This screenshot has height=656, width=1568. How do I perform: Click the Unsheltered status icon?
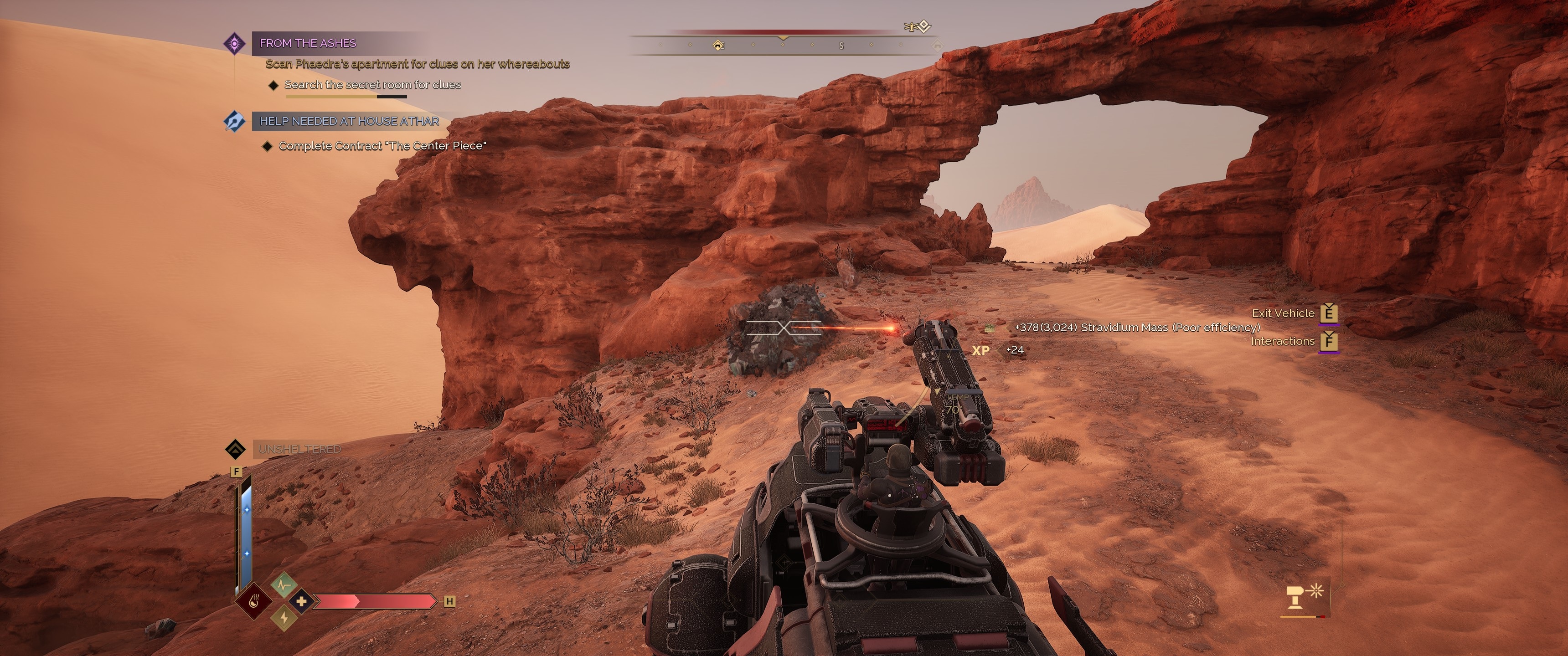[235, 449]
